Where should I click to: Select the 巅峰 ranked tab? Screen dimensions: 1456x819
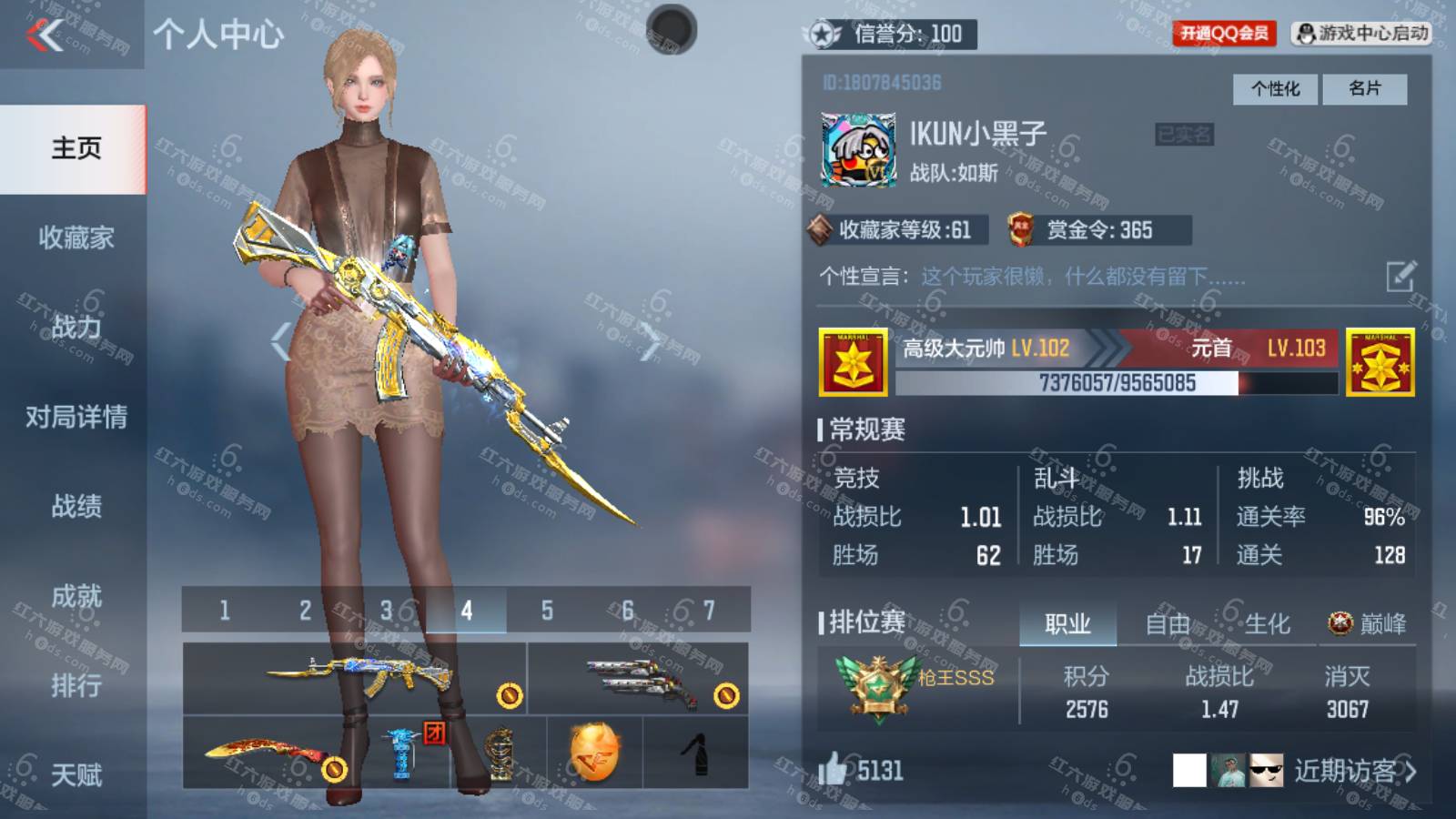1368,624
